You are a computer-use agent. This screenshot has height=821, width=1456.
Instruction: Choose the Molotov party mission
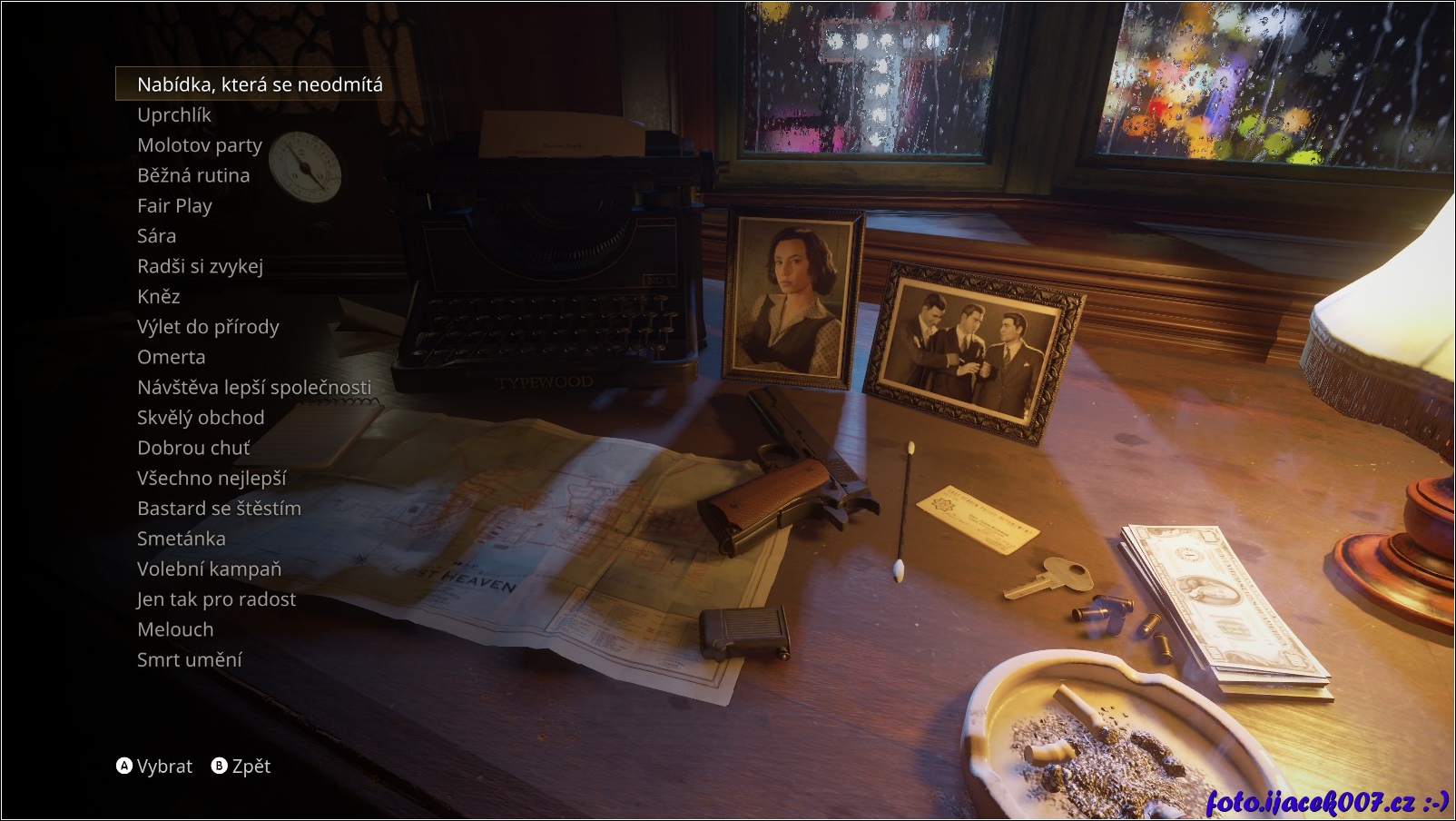[x=200, y=145]
